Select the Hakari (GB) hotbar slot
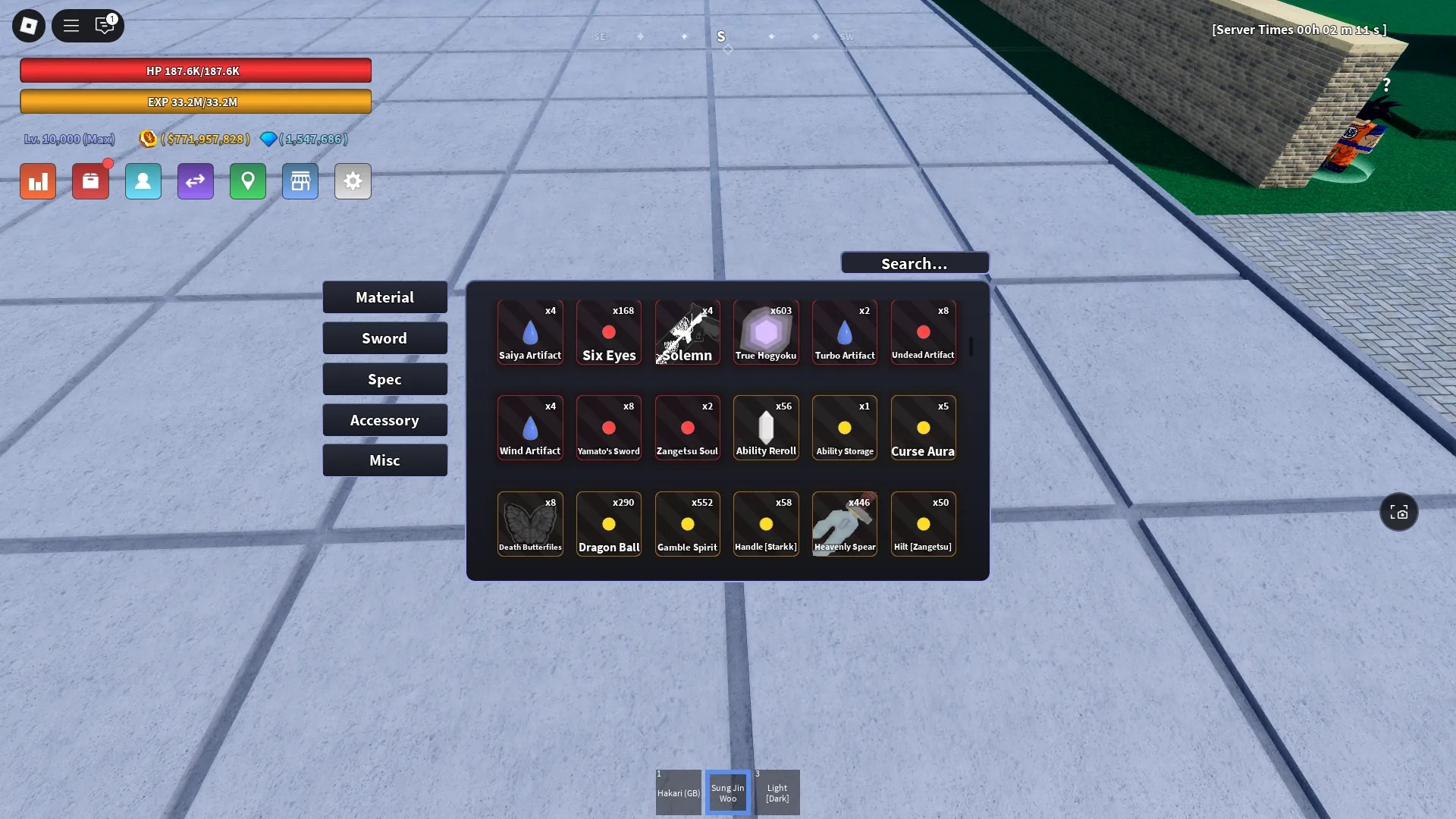This screenshot has height=819, width=1456. (678, 792)
